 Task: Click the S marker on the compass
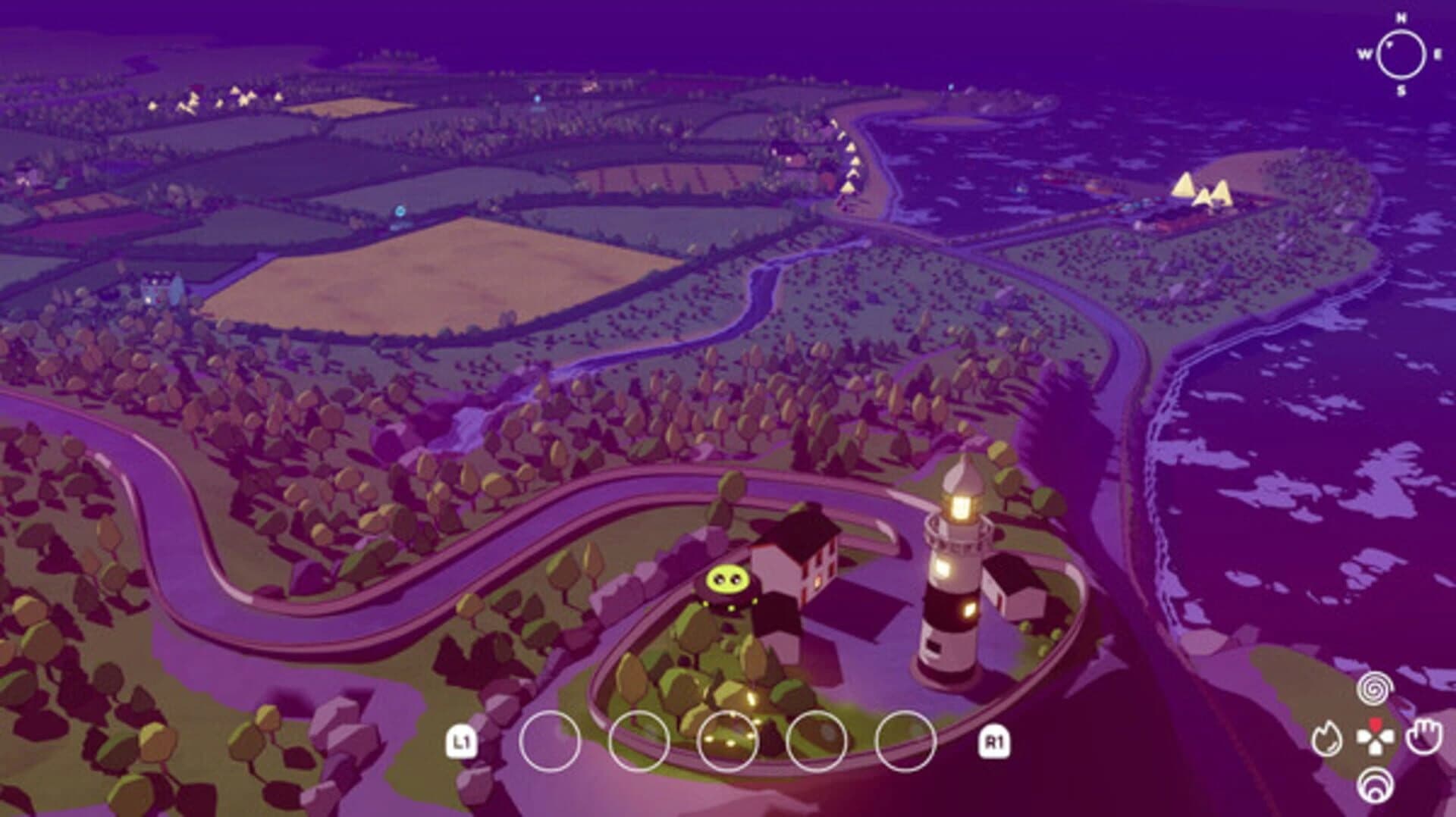[x=1400, y=90]
